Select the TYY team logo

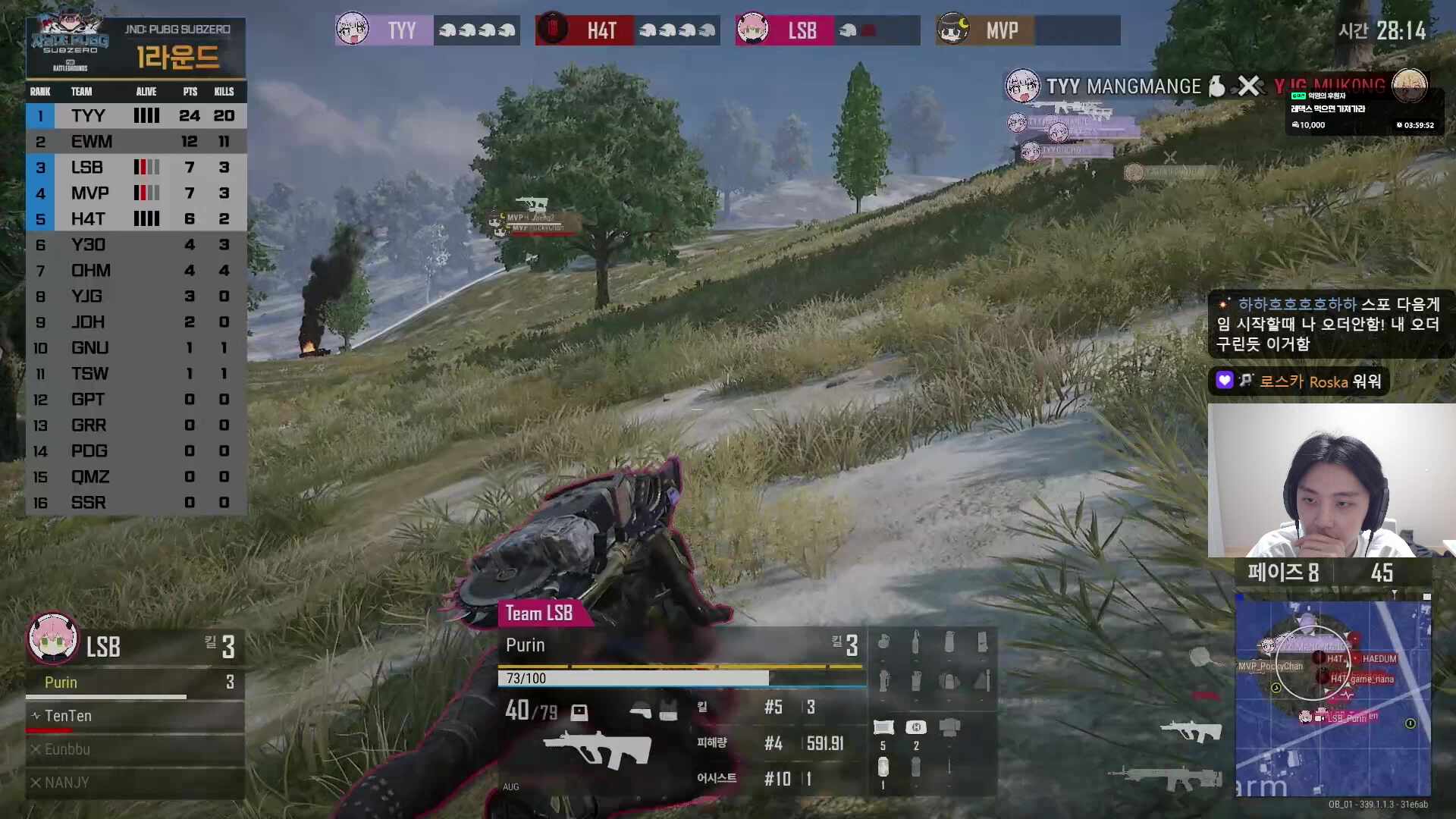(x=351, y=30)
